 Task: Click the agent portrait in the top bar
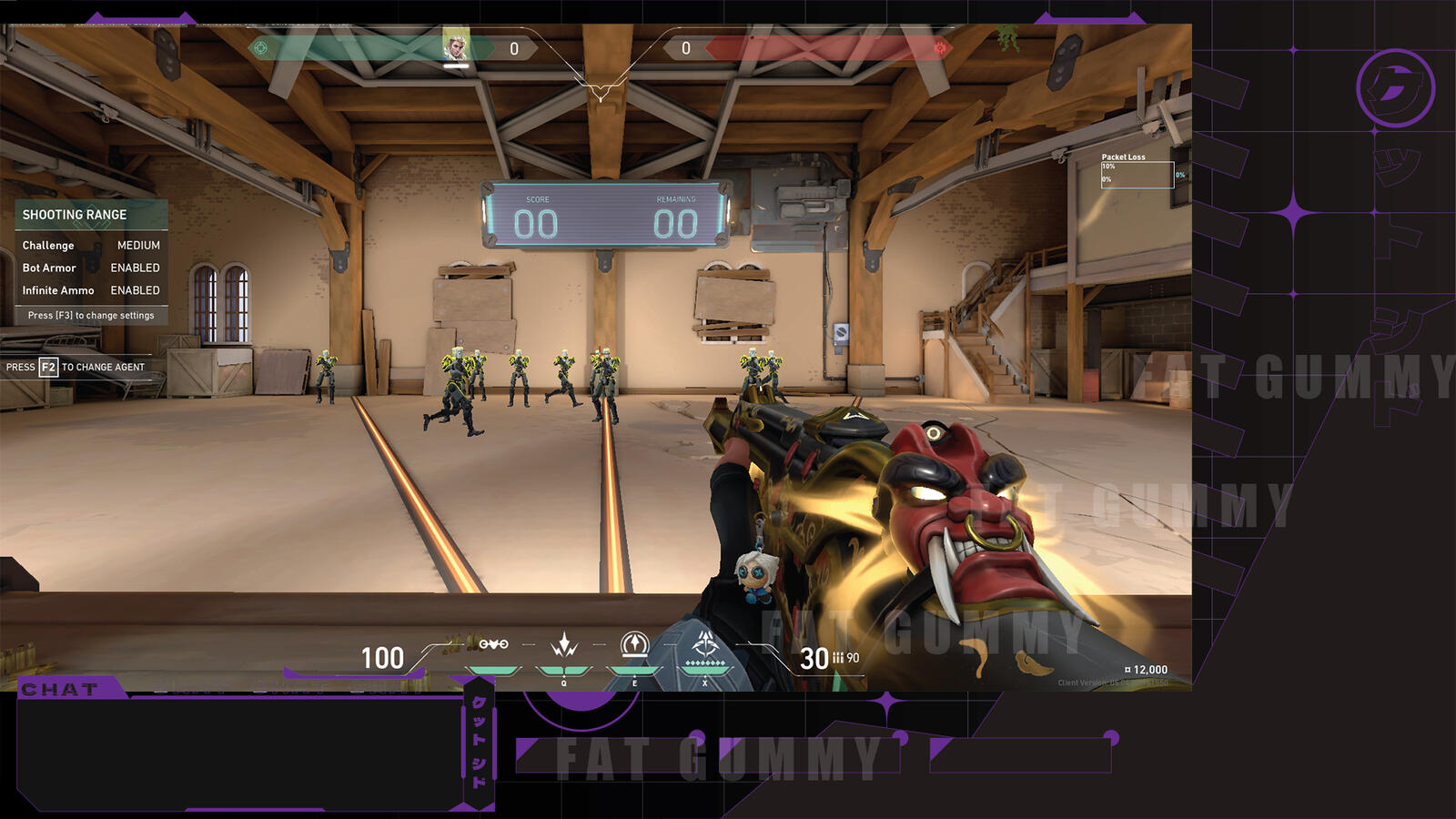(456, 46)
